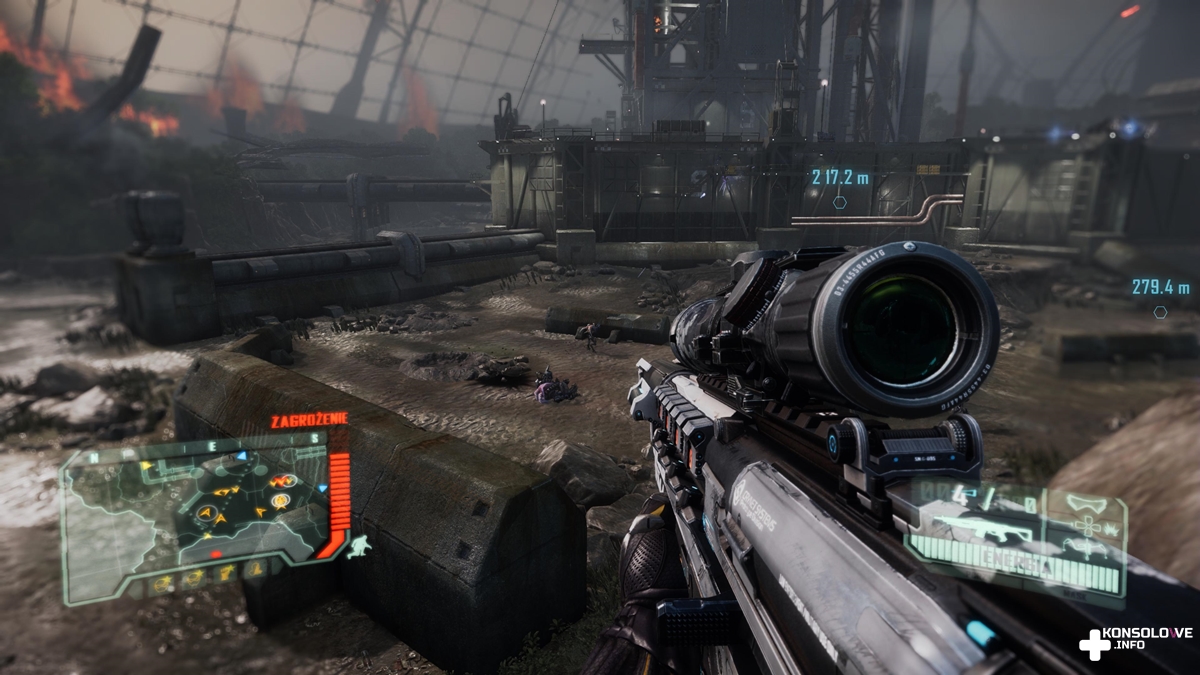The width and height of the screenshot is (1200, 675).
Task: Open the Konsolowe.info watermark link
Action: [1136, 641]
